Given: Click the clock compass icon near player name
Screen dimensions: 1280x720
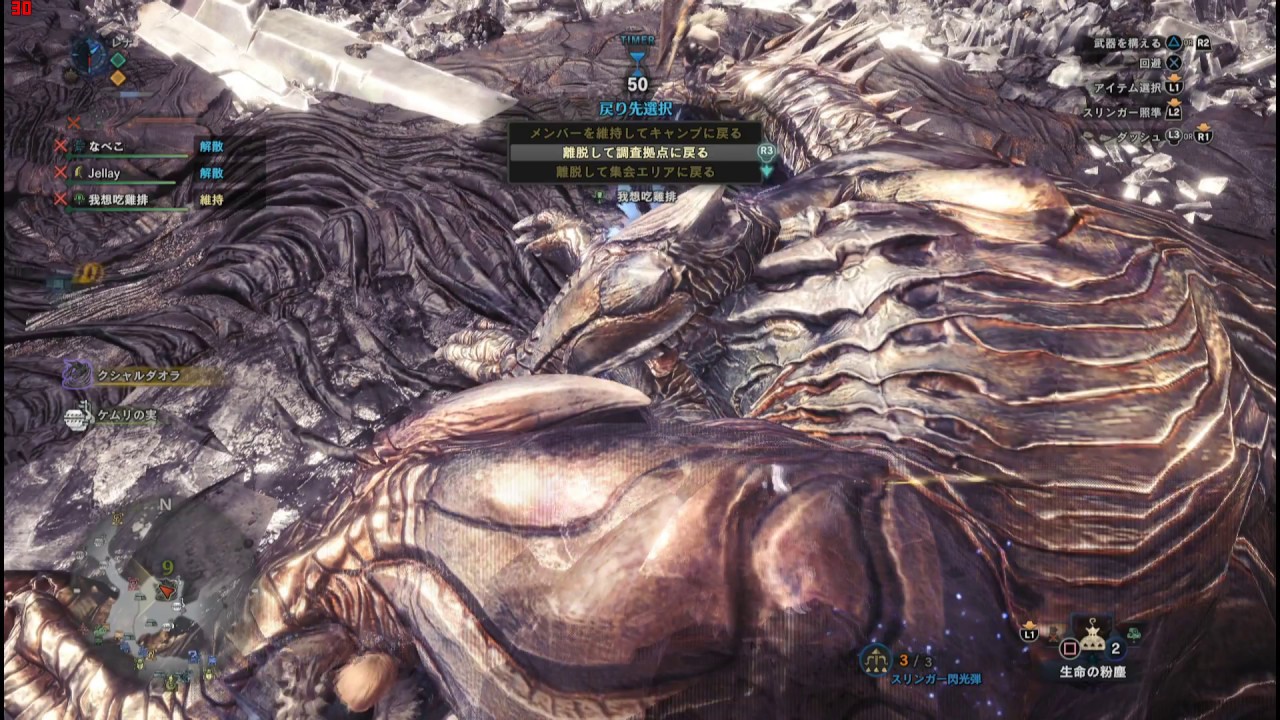Looking at the screenshot, I should (x=87, y=53).
